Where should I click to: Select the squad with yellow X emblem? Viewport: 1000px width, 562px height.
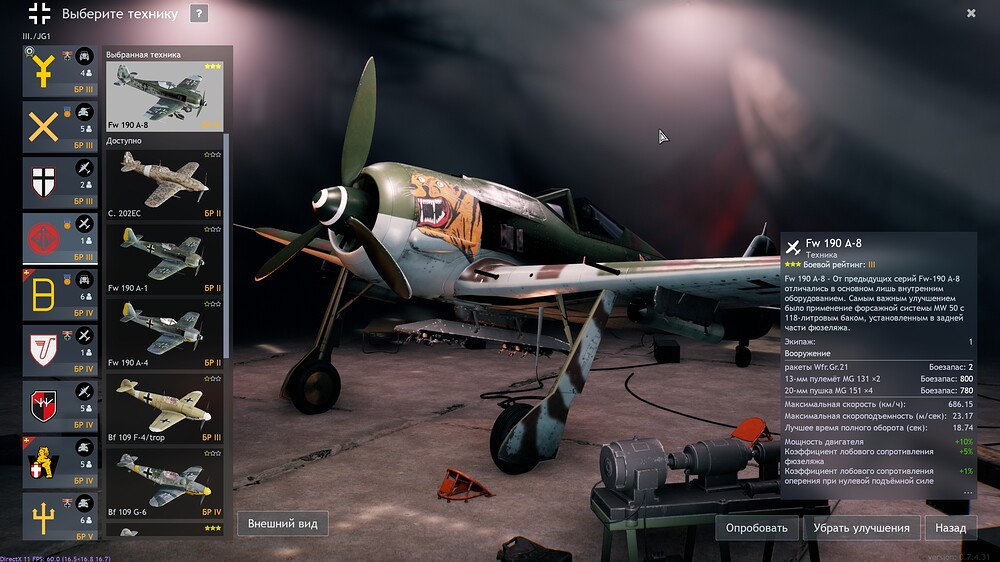pos(61,128)
